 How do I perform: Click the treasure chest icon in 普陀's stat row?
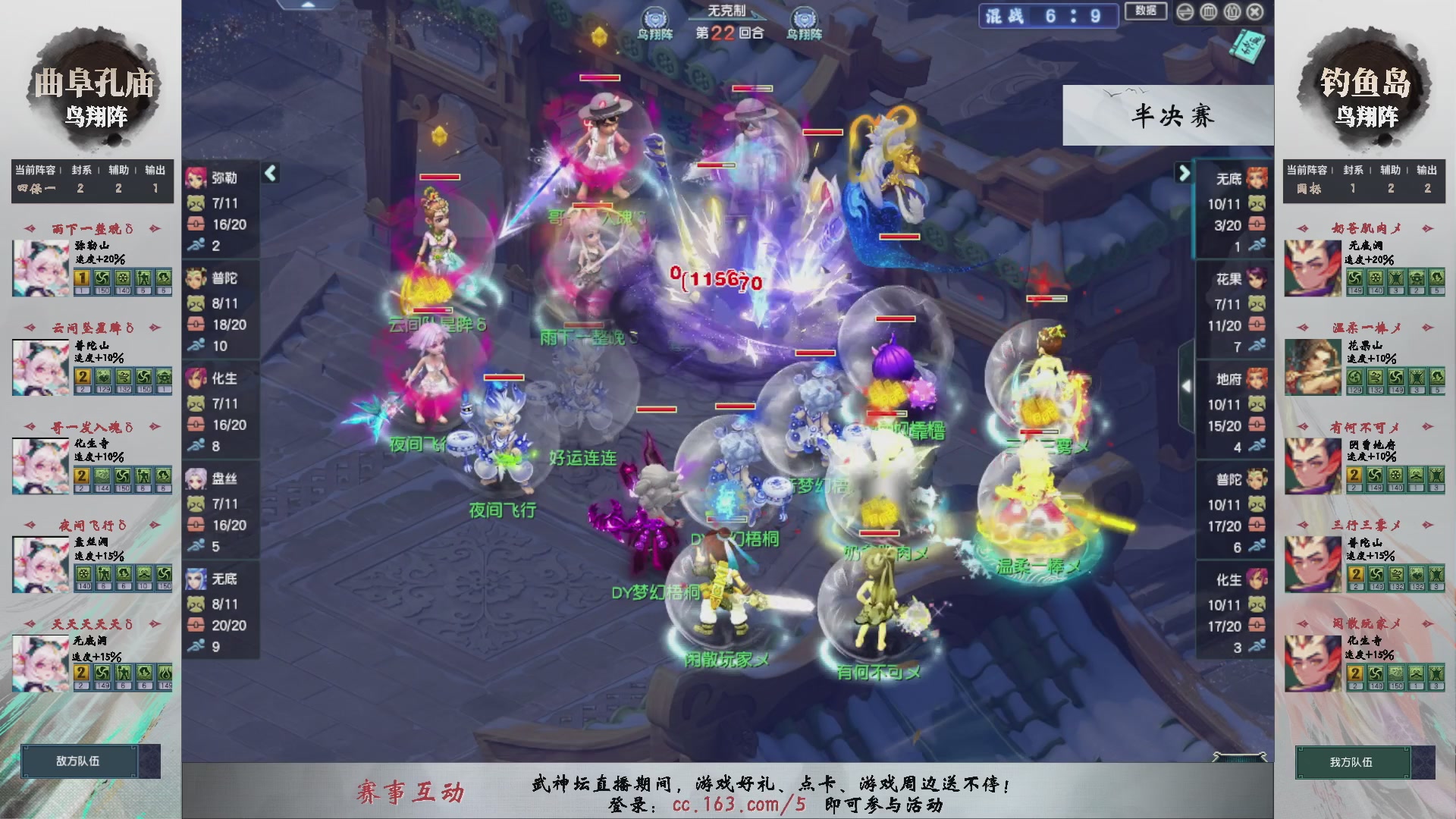[x=196, y=323]
